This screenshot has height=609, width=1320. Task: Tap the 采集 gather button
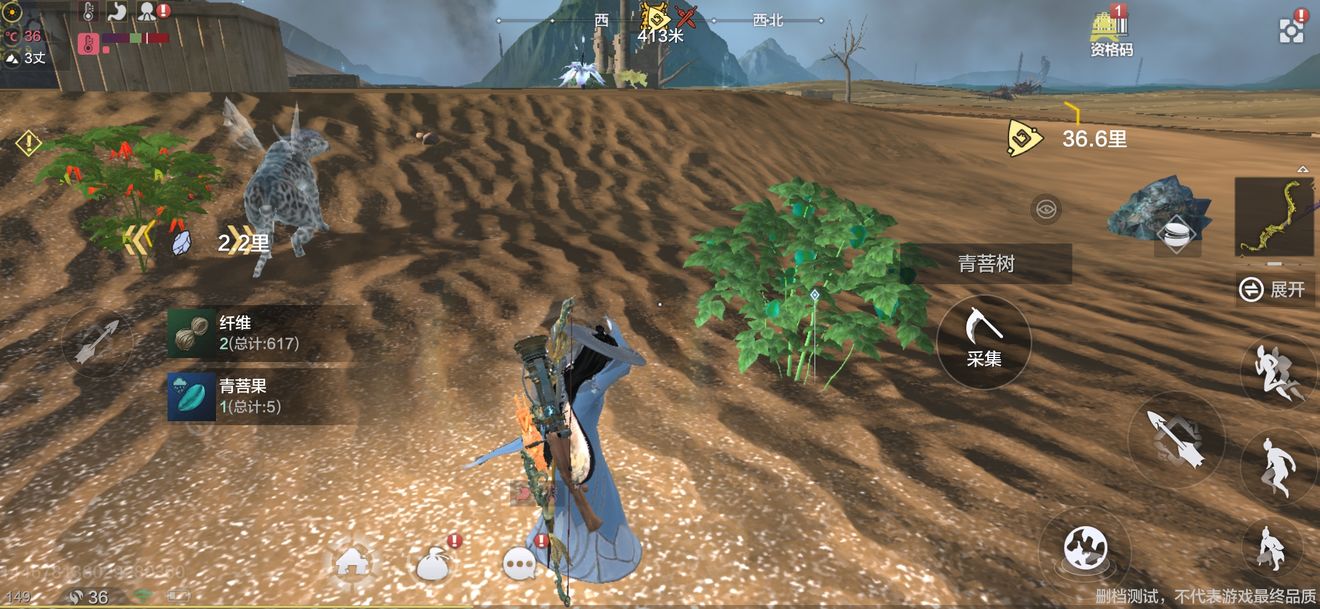click(984, 342)
